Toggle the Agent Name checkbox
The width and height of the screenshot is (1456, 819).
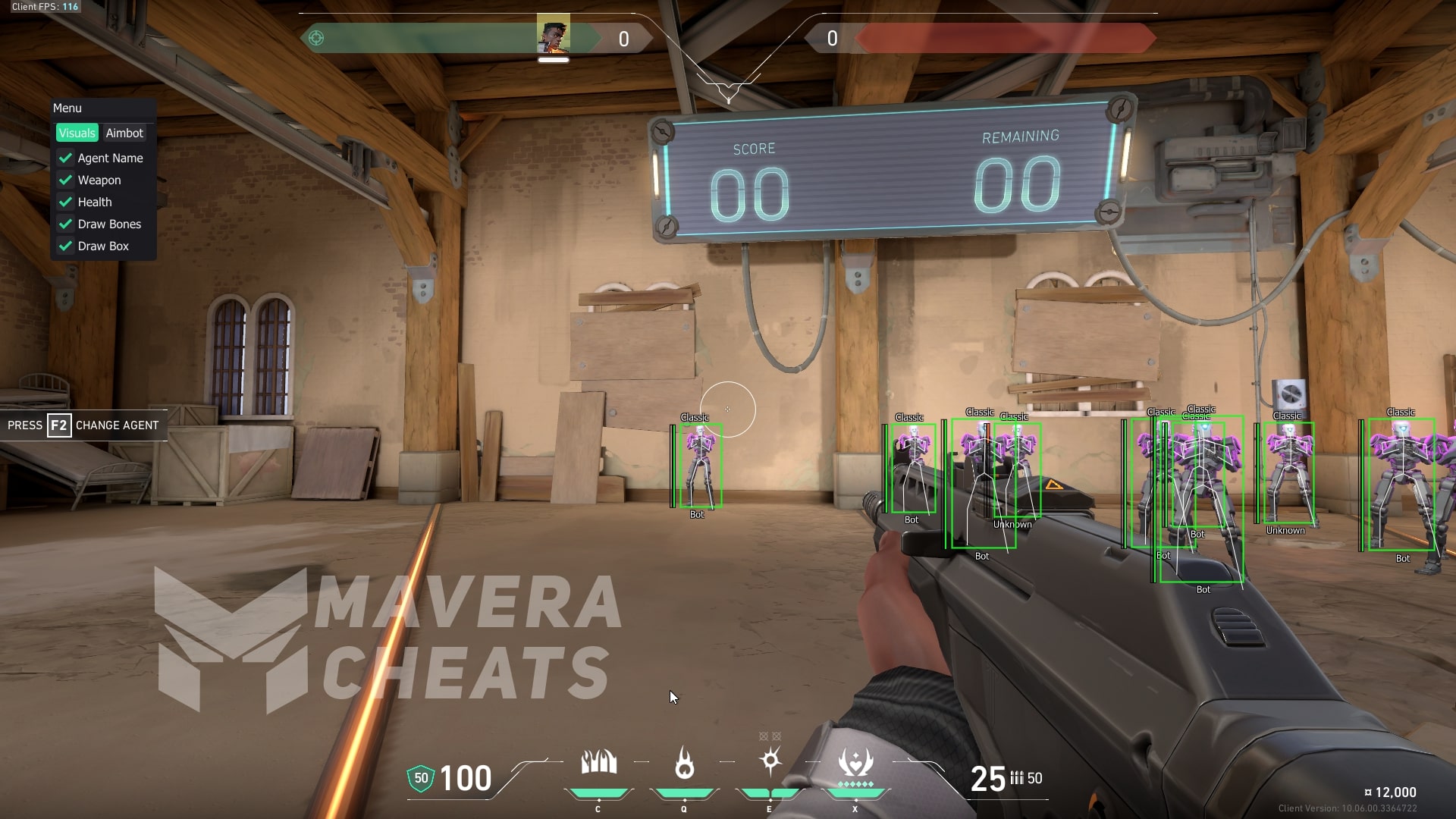pyautogui.click(x=66, y=158)
